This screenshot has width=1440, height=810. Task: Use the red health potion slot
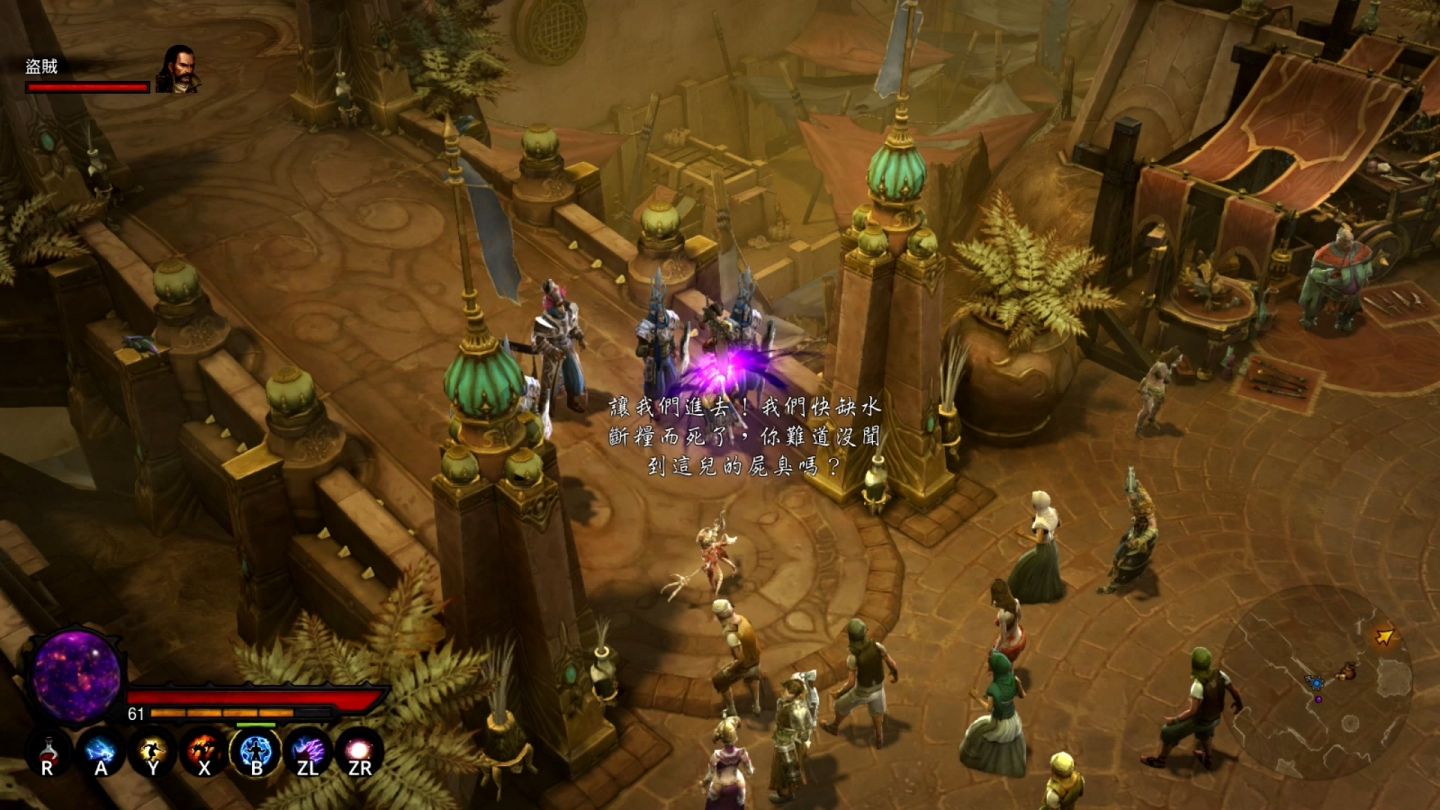(x=48, y=750)
